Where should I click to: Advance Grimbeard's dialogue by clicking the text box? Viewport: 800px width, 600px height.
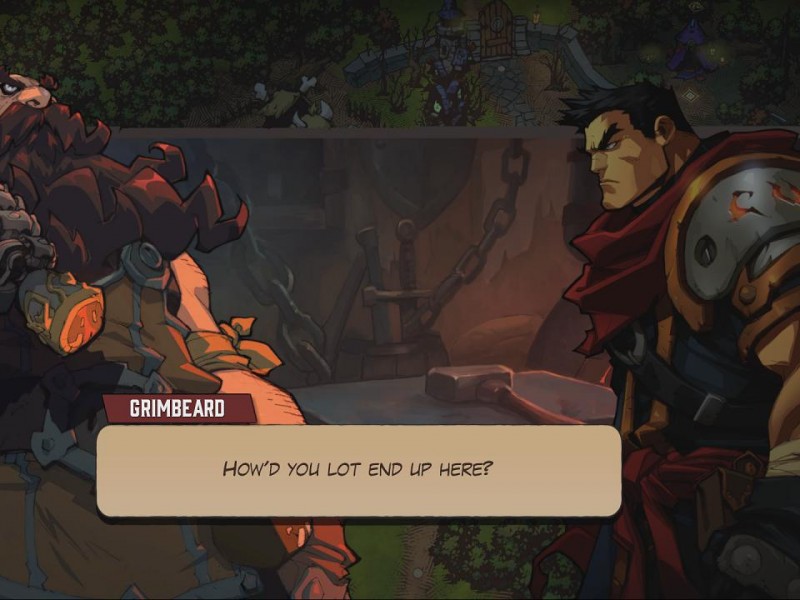(358, 470)
